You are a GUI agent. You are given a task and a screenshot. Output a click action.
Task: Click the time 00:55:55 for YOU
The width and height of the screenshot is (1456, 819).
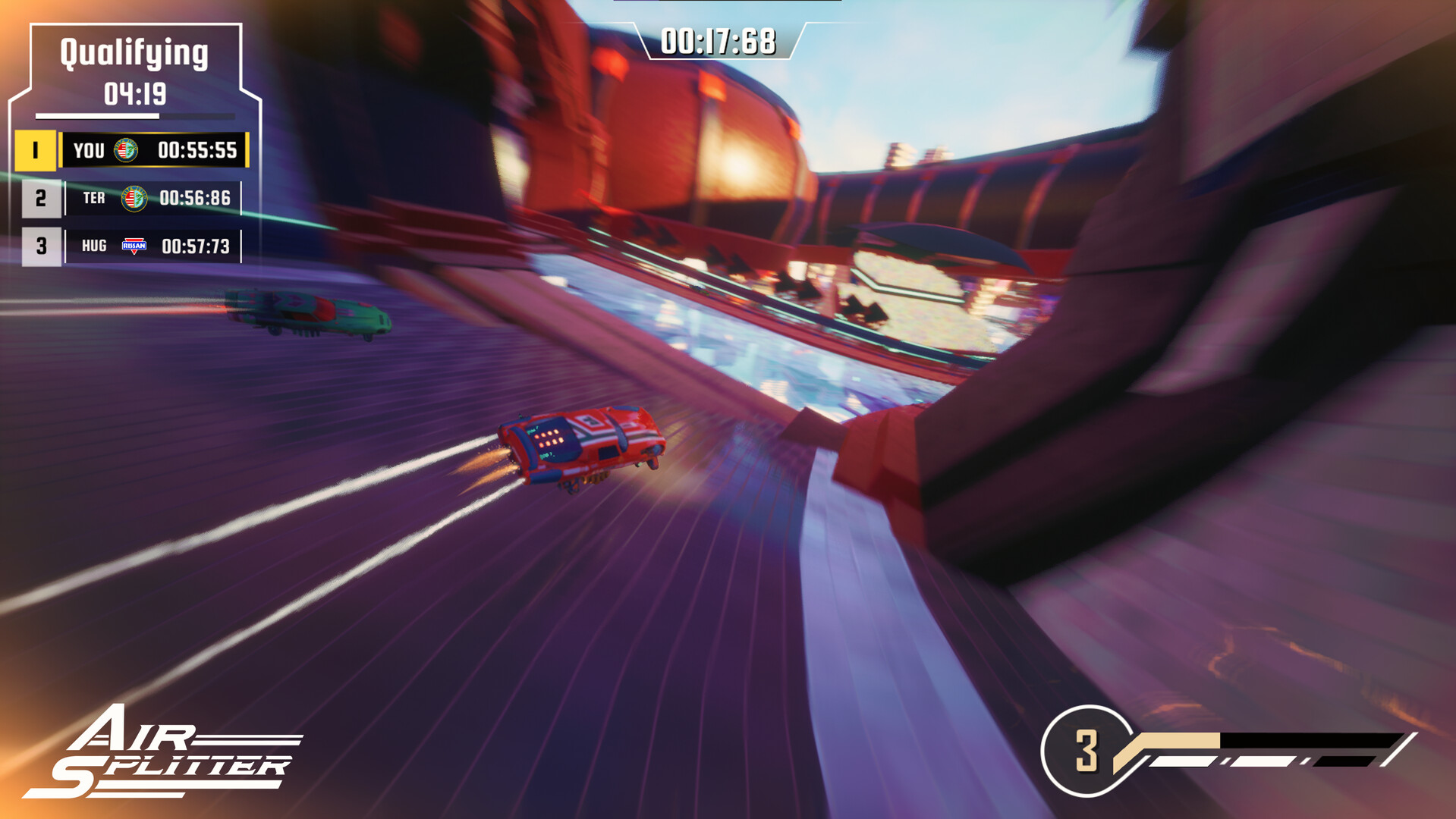click(x=199, y=150)
